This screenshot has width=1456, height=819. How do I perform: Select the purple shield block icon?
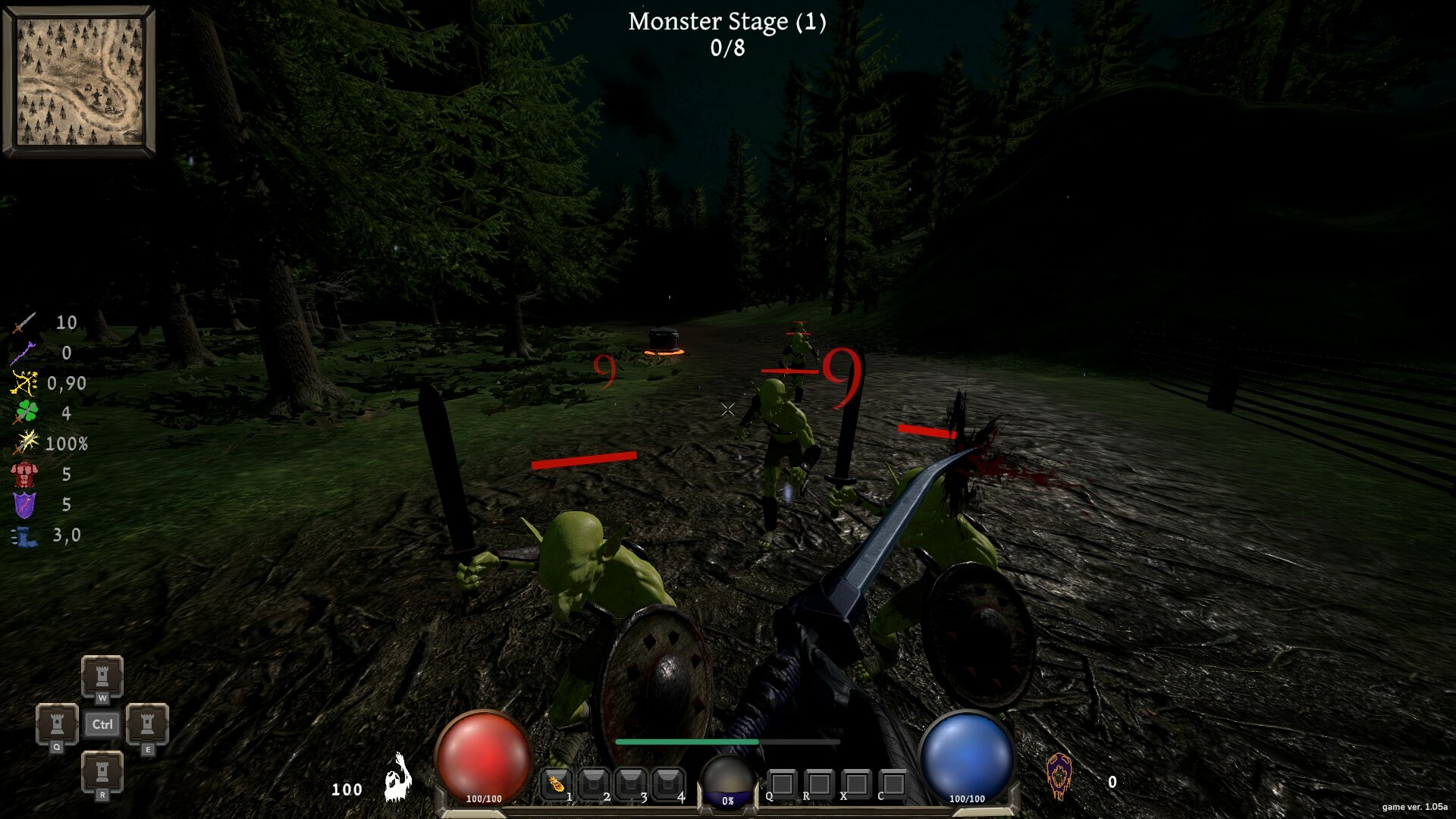click(x=25, y=504)
